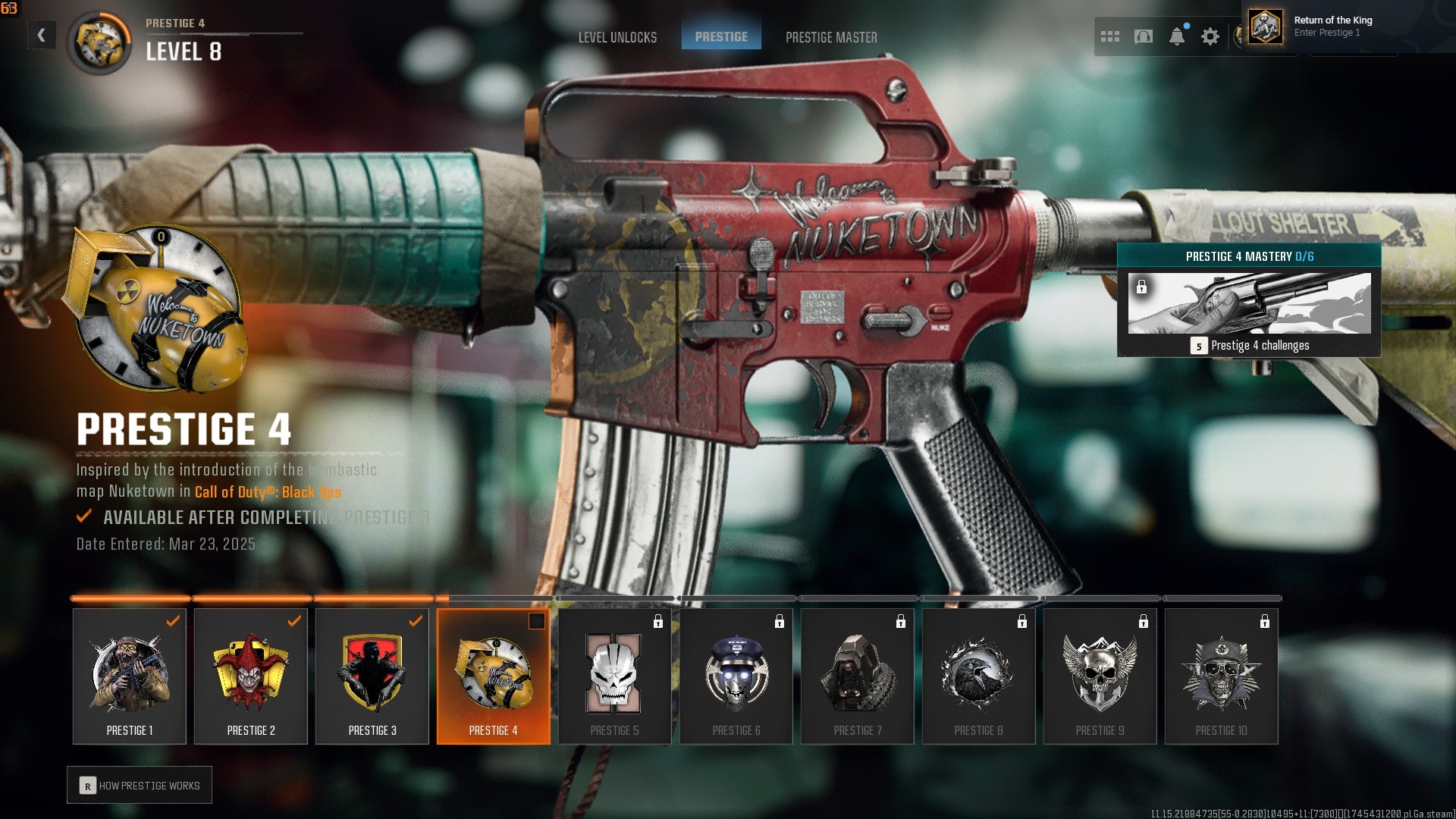Open the Return of the King notification
Viewport: 1456px width, 819px height.
point(1332,26)
